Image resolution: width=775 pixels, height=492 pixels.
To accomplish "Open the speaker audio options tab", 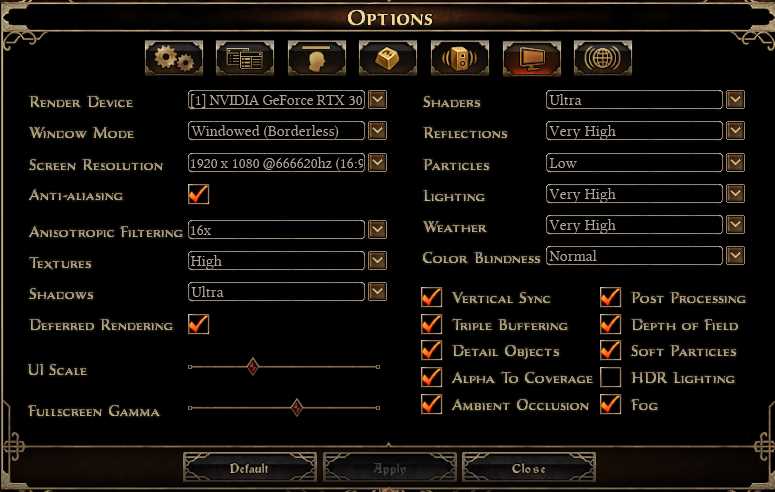I will point(459,59).
